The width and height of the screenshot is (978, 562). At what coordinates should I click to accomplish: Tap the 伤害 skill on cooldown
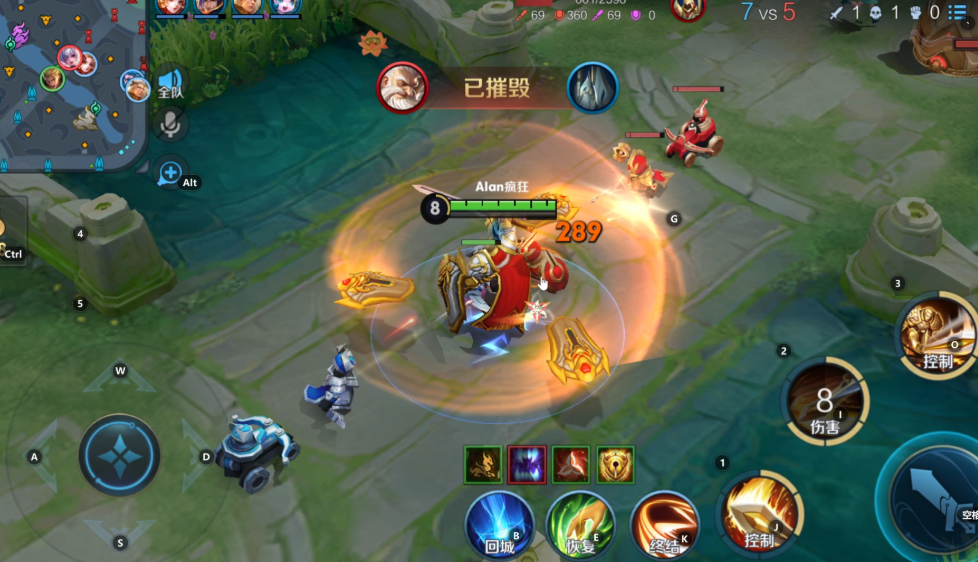825,403
